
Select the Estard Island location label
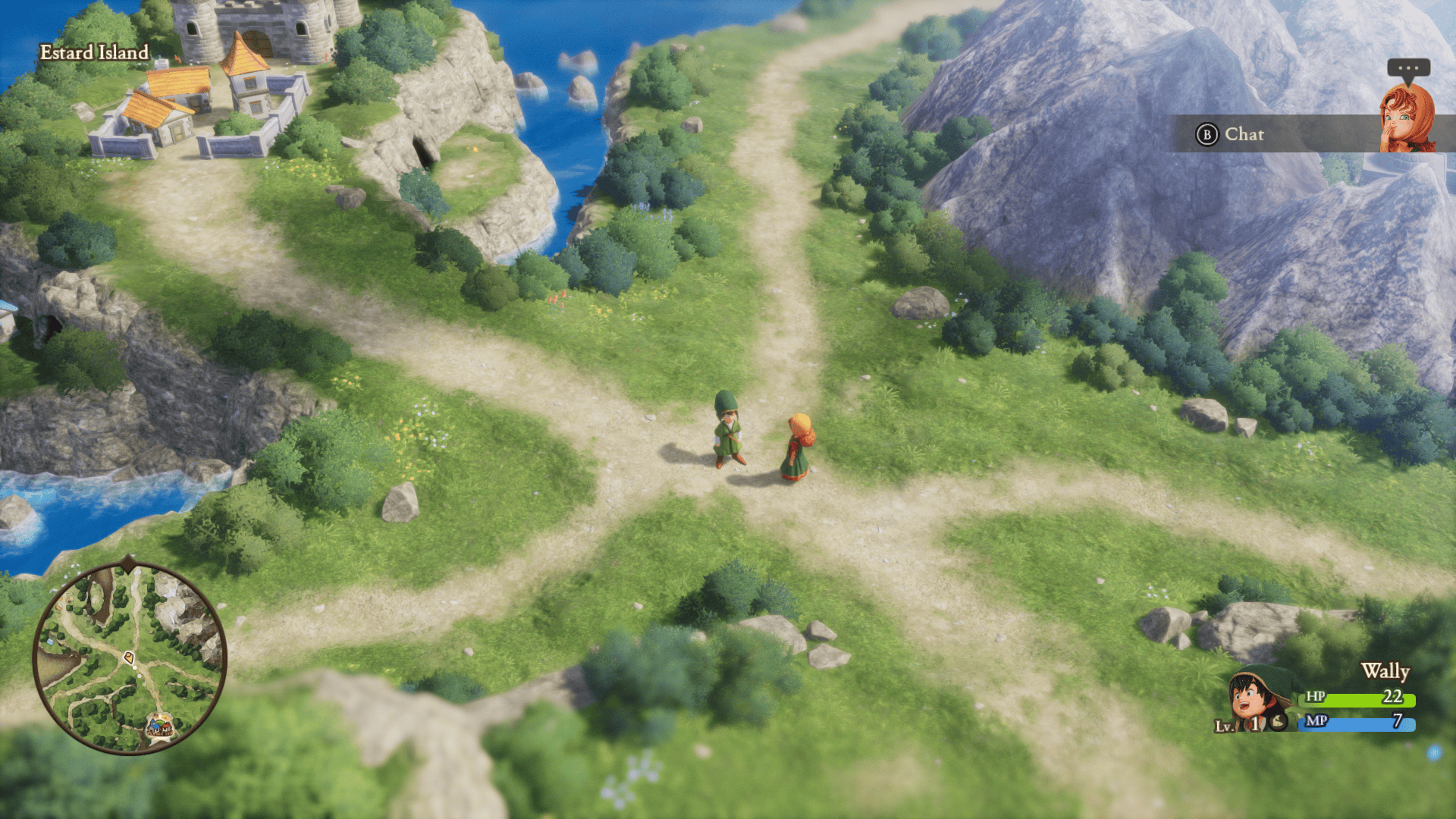coord(95,53)
